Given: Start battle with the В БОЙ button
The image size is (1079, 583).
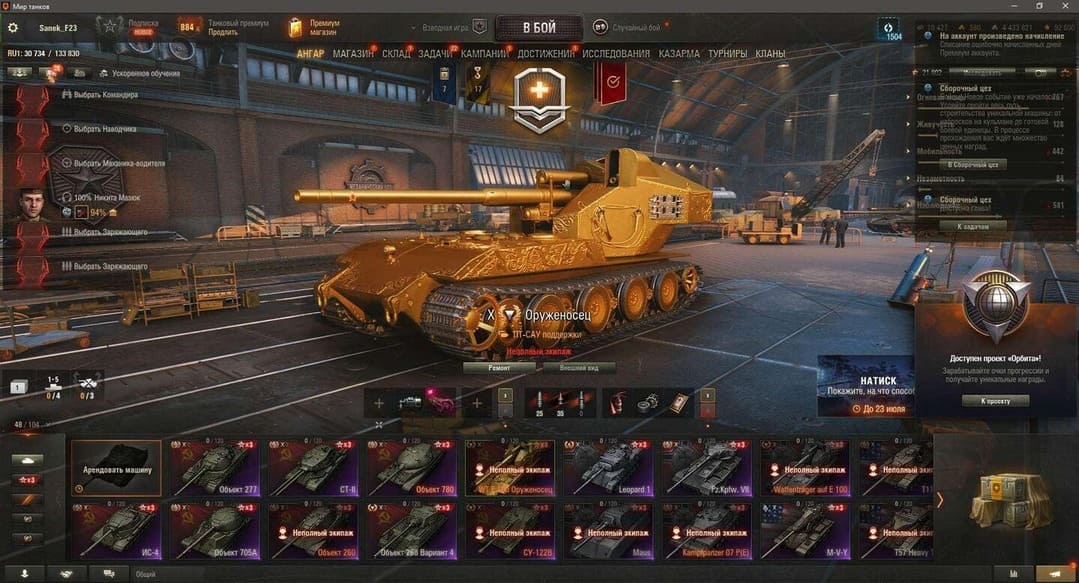Looking at the screenshot, I should [x=538, y=27].
